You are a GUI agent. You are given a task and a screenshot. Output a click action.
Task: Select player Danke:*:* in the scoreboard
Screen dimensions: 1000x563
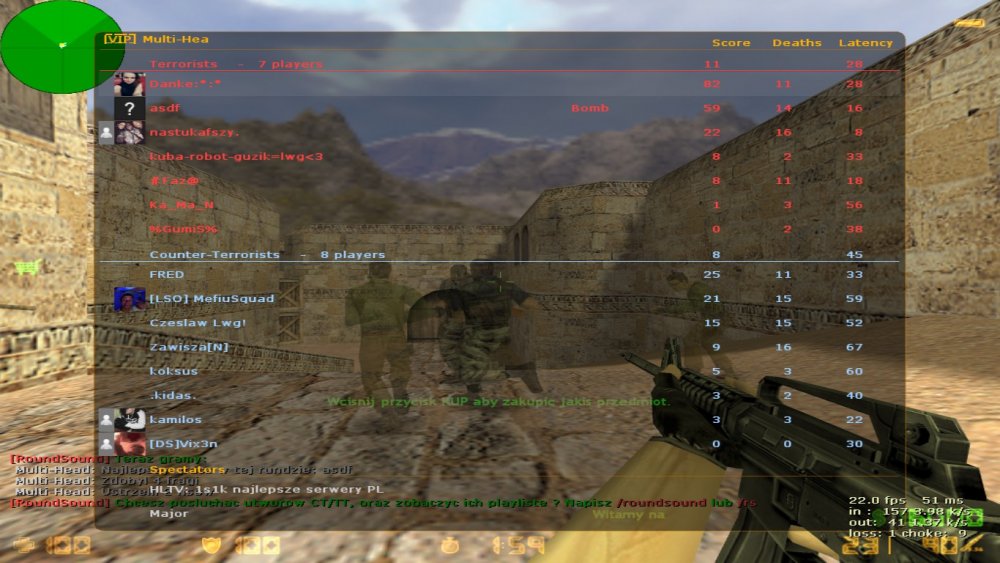(185, 84)
